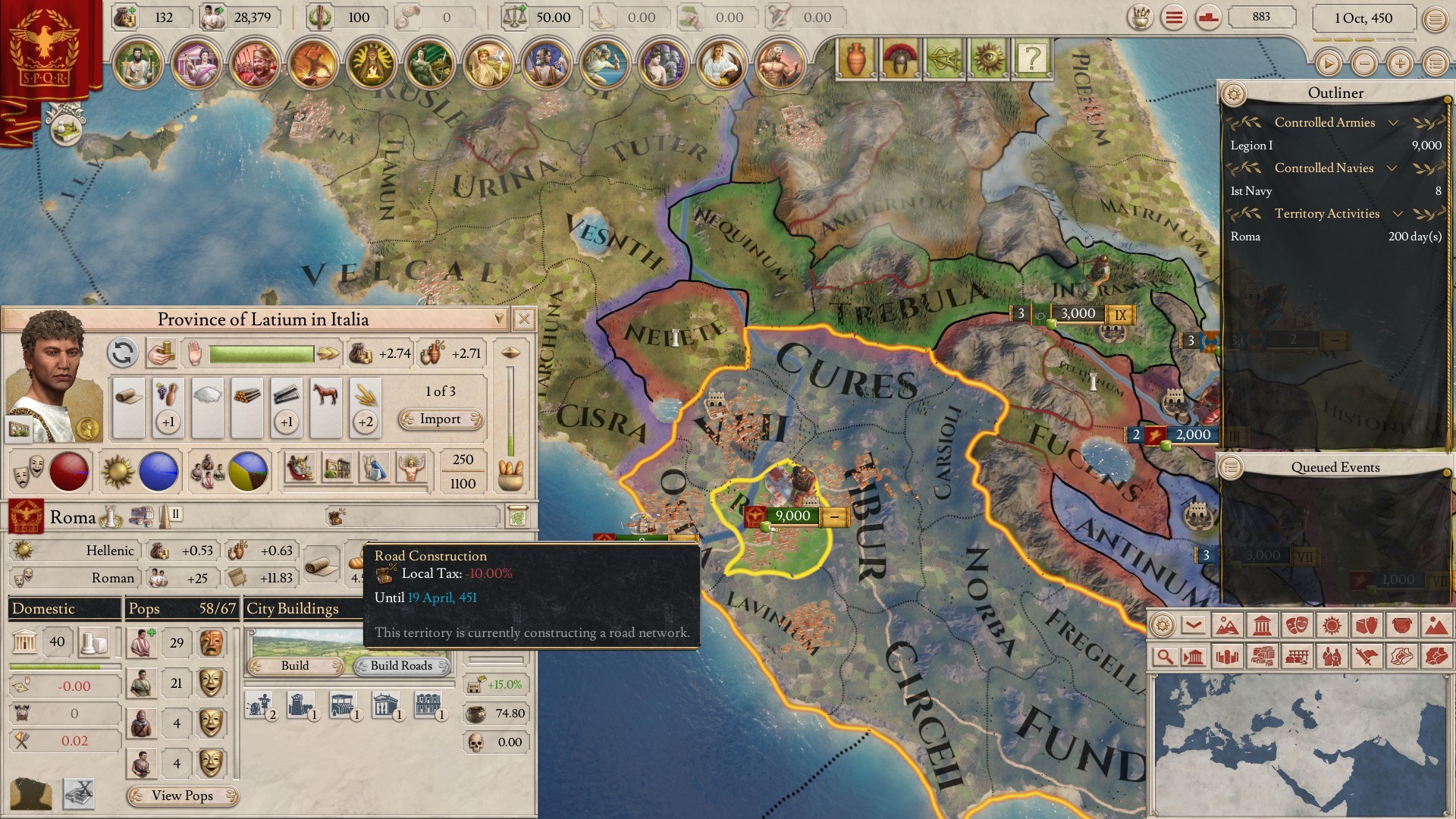This screenshot has height=819, width=1456.
Task: Decrease game speed with minus button
Action: click(1364, 64)
